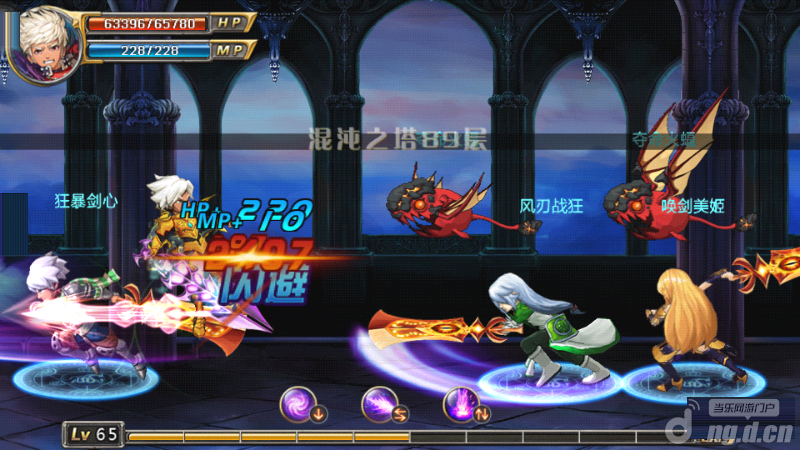This screenshot has width=800, height=450.
Task: Open the white-haired hero portrait
Action: 40,38
